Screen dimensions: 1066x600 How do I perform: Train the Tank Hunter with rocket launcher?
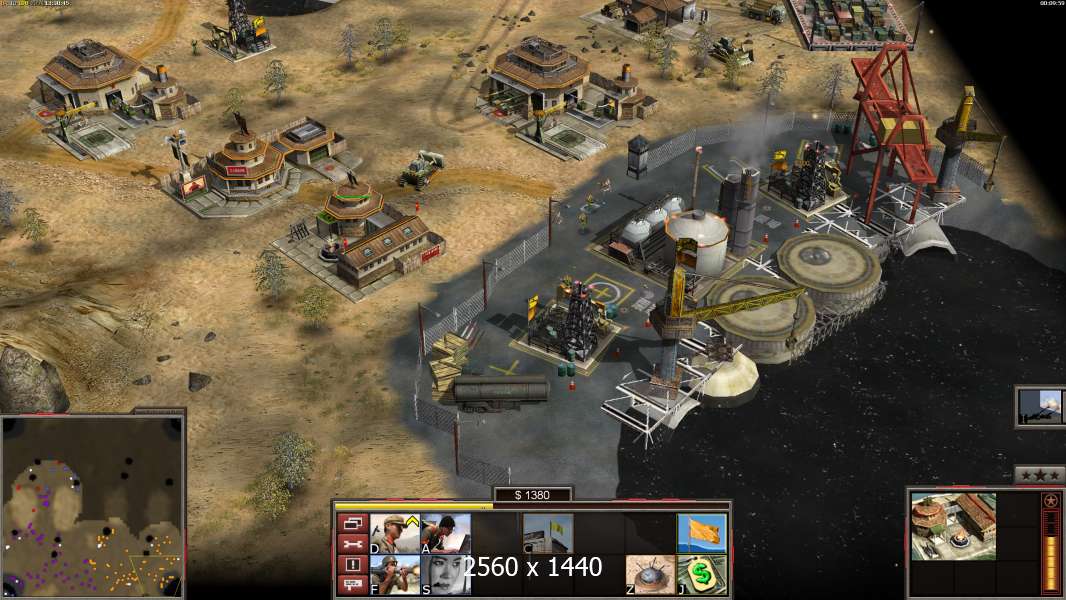pyautogui.click(x=395, y=575)
